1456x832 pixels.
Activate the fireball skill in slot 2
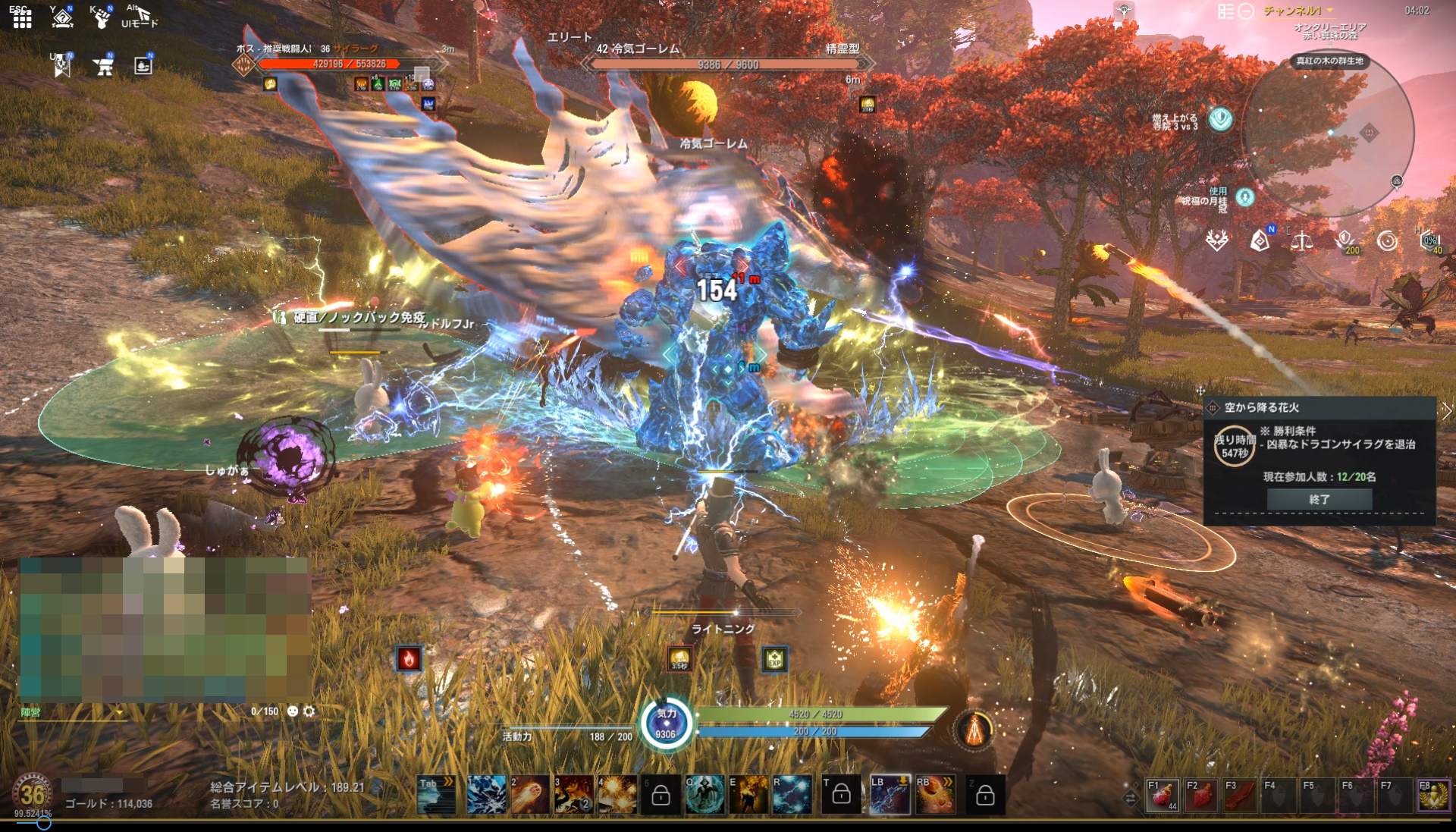tap(530, 794)
